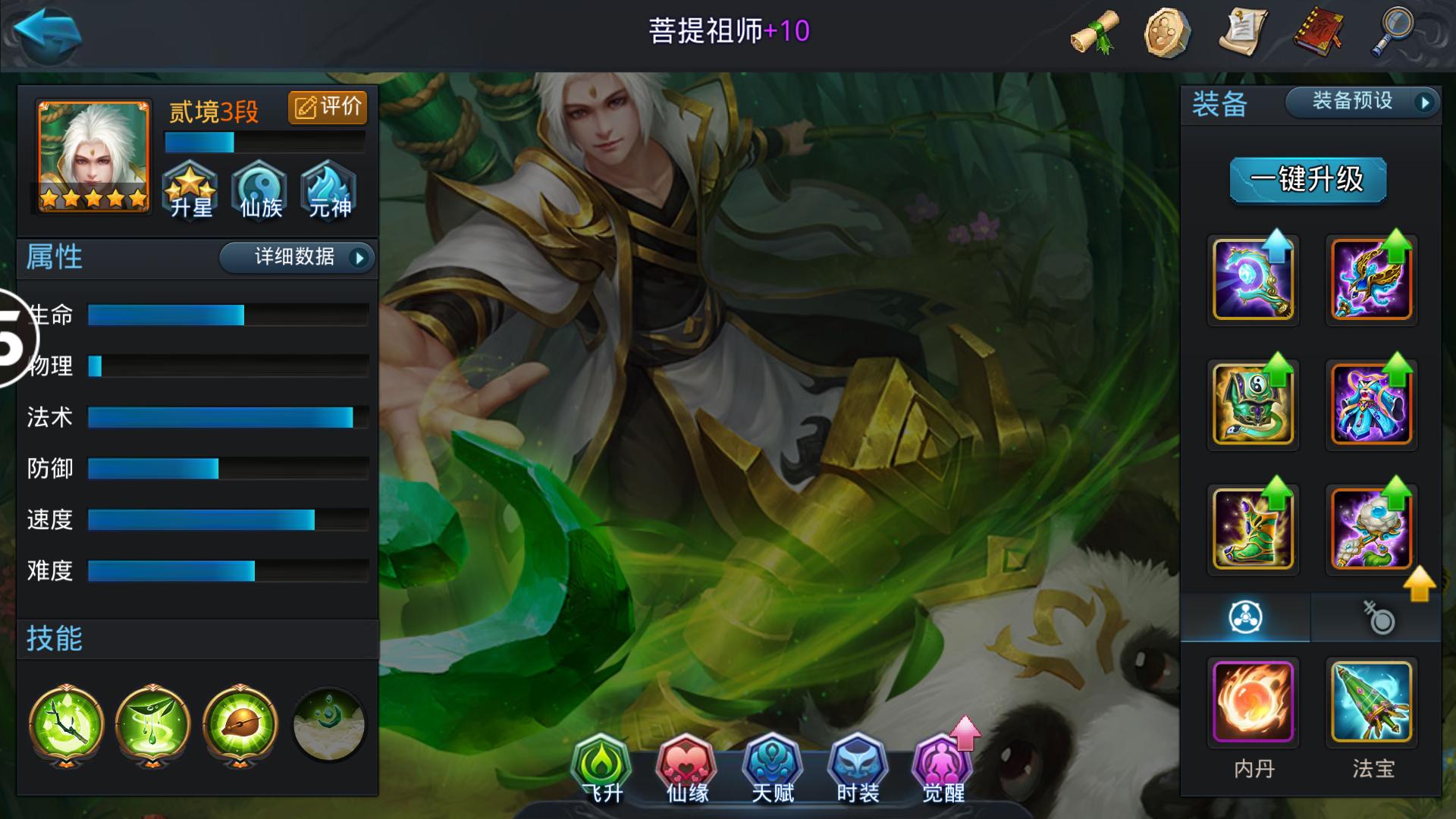Tap the boots equipment slot with green arrow
Image resolution: width=1456 pixels, height=819 pixels.
pos(1254,529)
